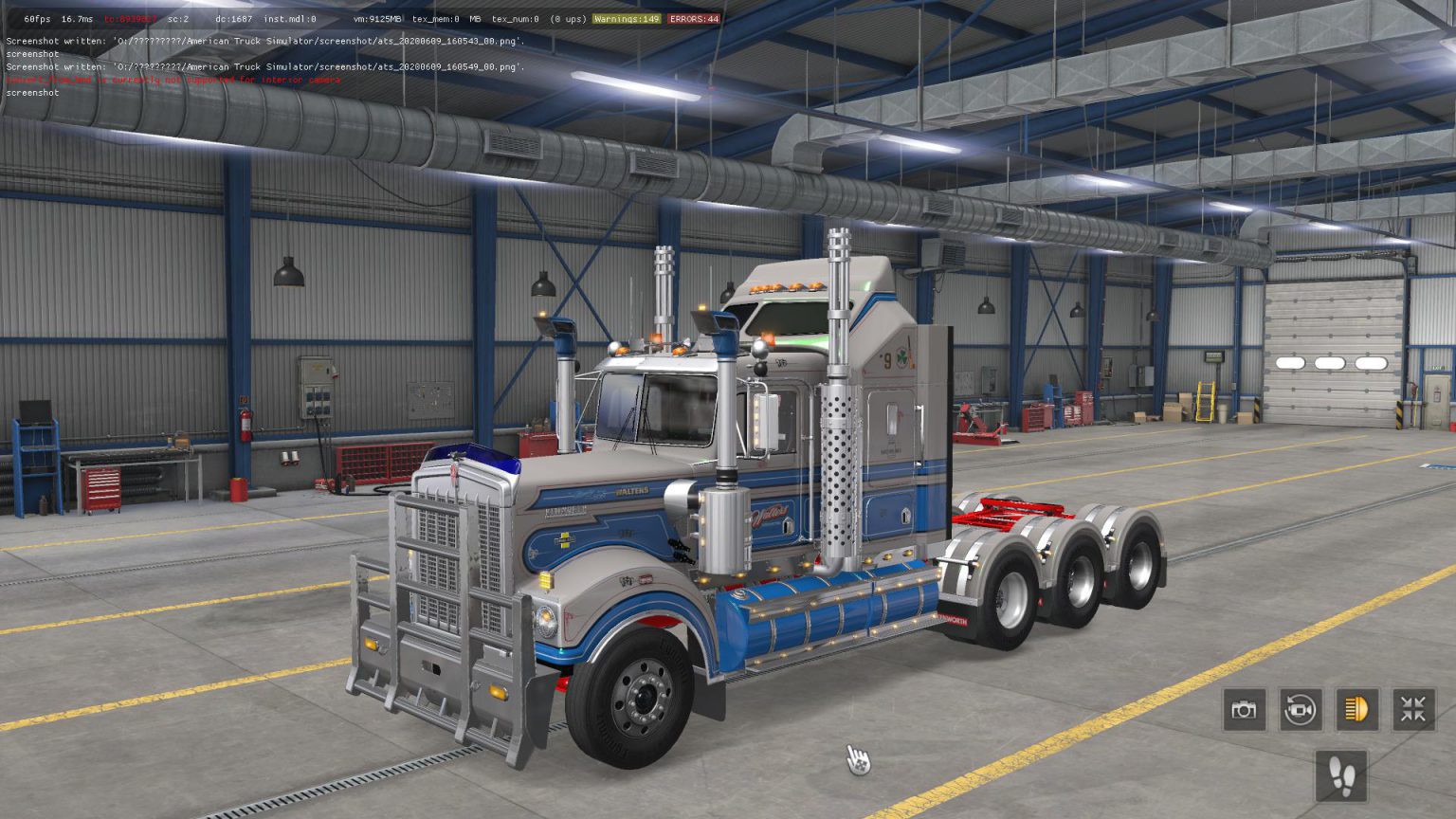Reset the camera with the circular video camera icon
The image size is (1456, 819).
(x=1301, y=709)
